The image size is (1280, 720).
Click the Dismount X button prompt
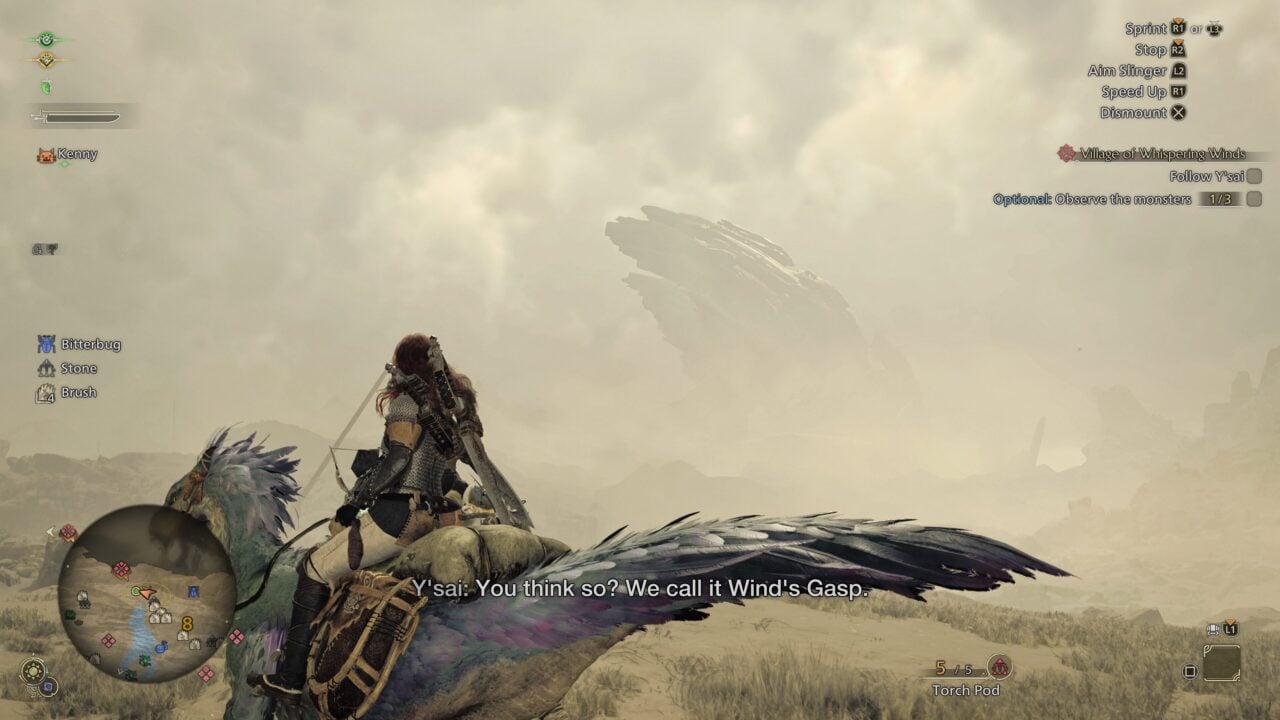[1178, 112]
